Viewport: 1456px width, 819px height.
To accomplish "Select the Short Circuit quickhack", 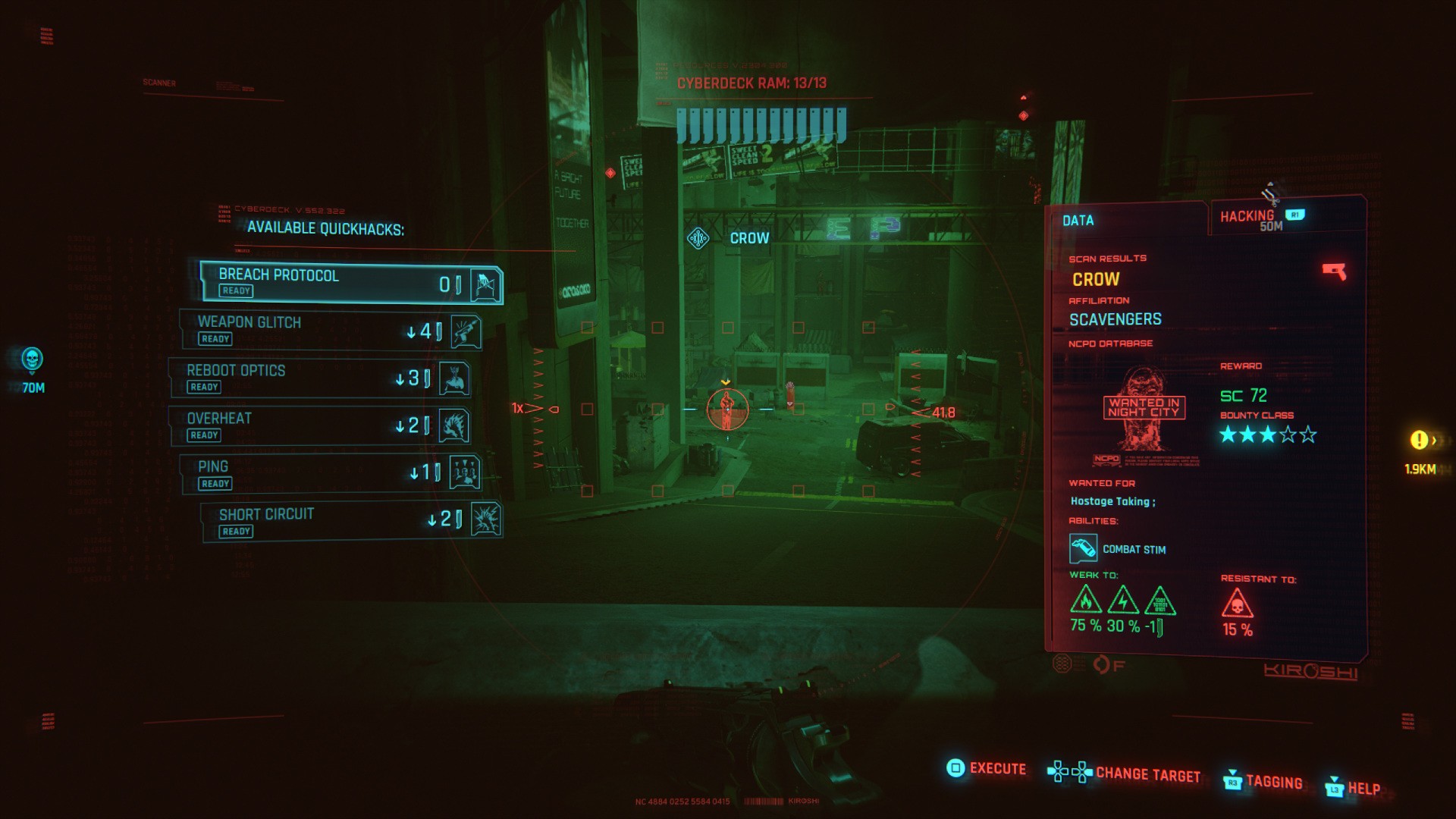I will coord(350,522).
